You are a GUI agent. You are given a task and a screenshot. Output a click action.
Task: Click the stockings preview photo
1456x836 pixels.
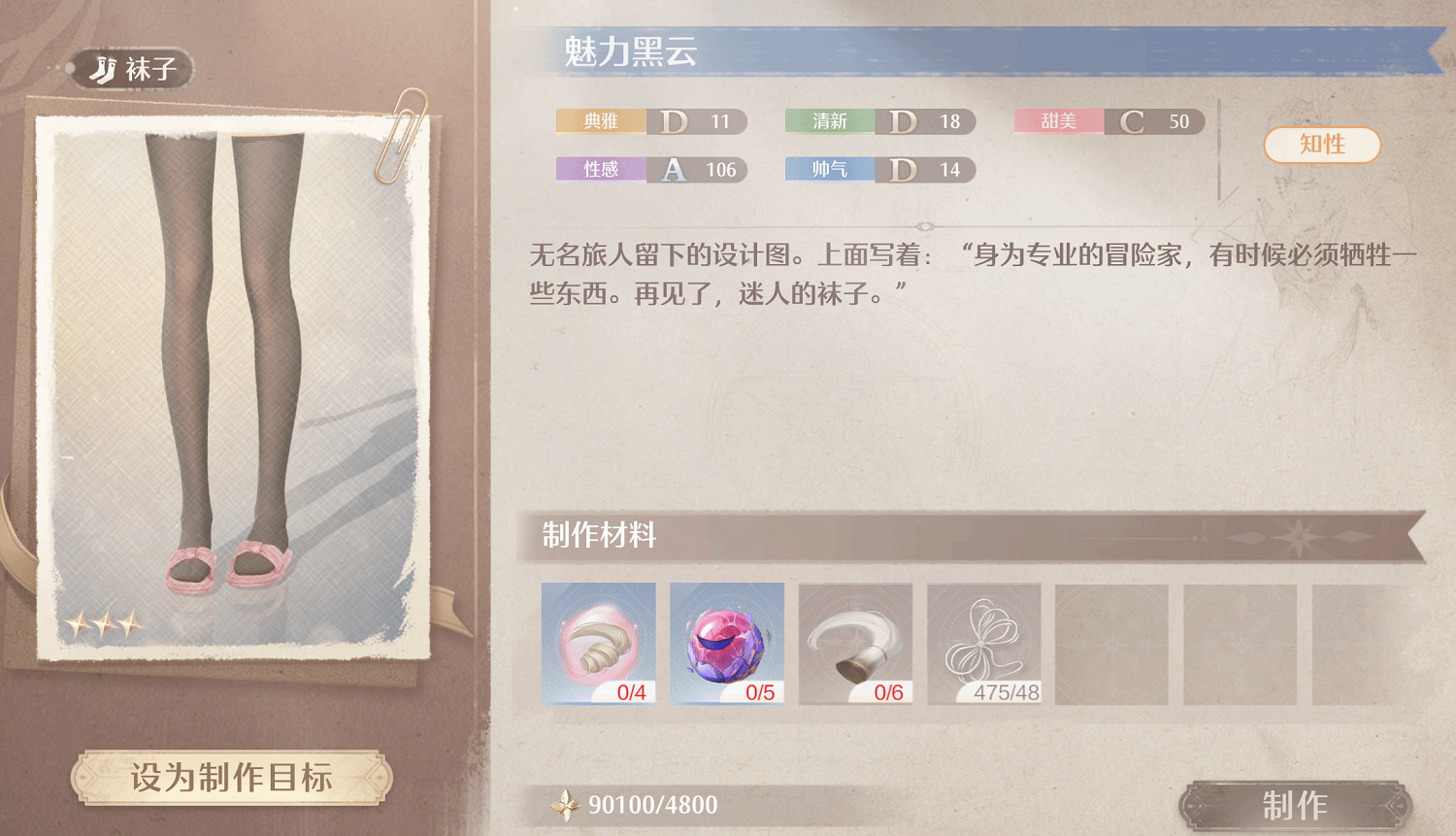coord(228,379)
